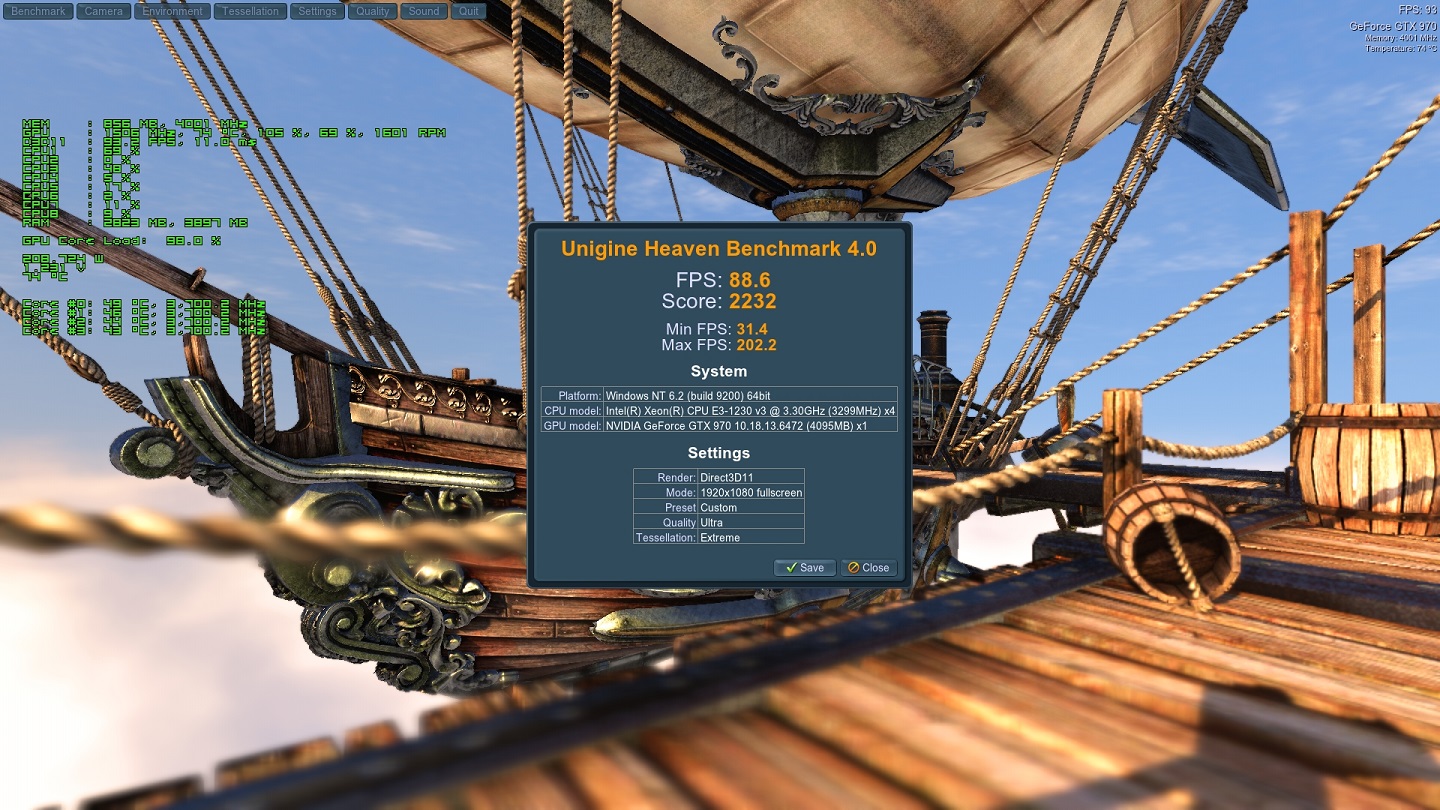Close the benchmark results dialog
This screenshot has height=810, width=1440.
click(868, 568)
